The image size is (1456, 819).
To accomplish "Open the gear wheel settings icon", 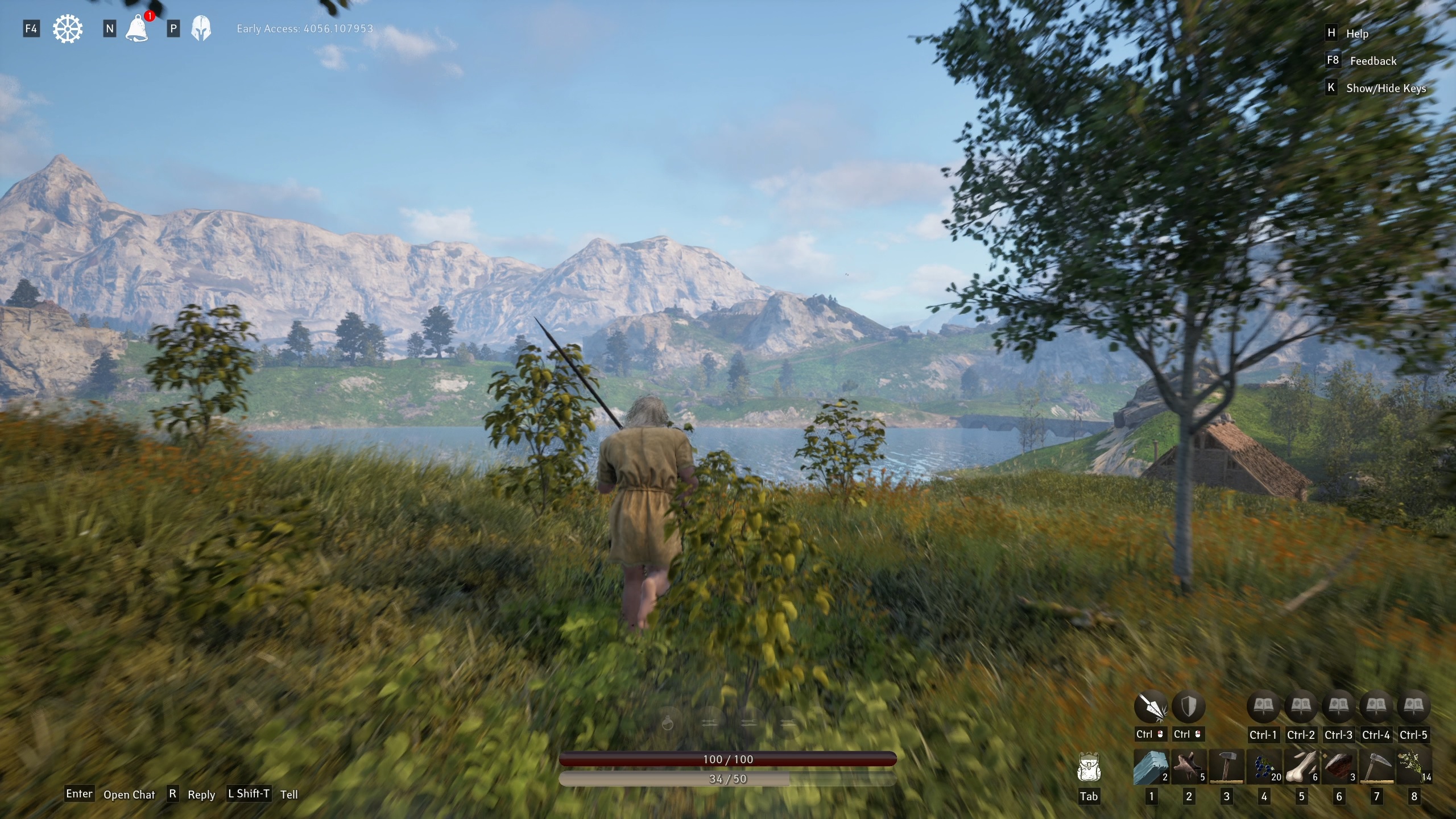I will tap(68, 28).
